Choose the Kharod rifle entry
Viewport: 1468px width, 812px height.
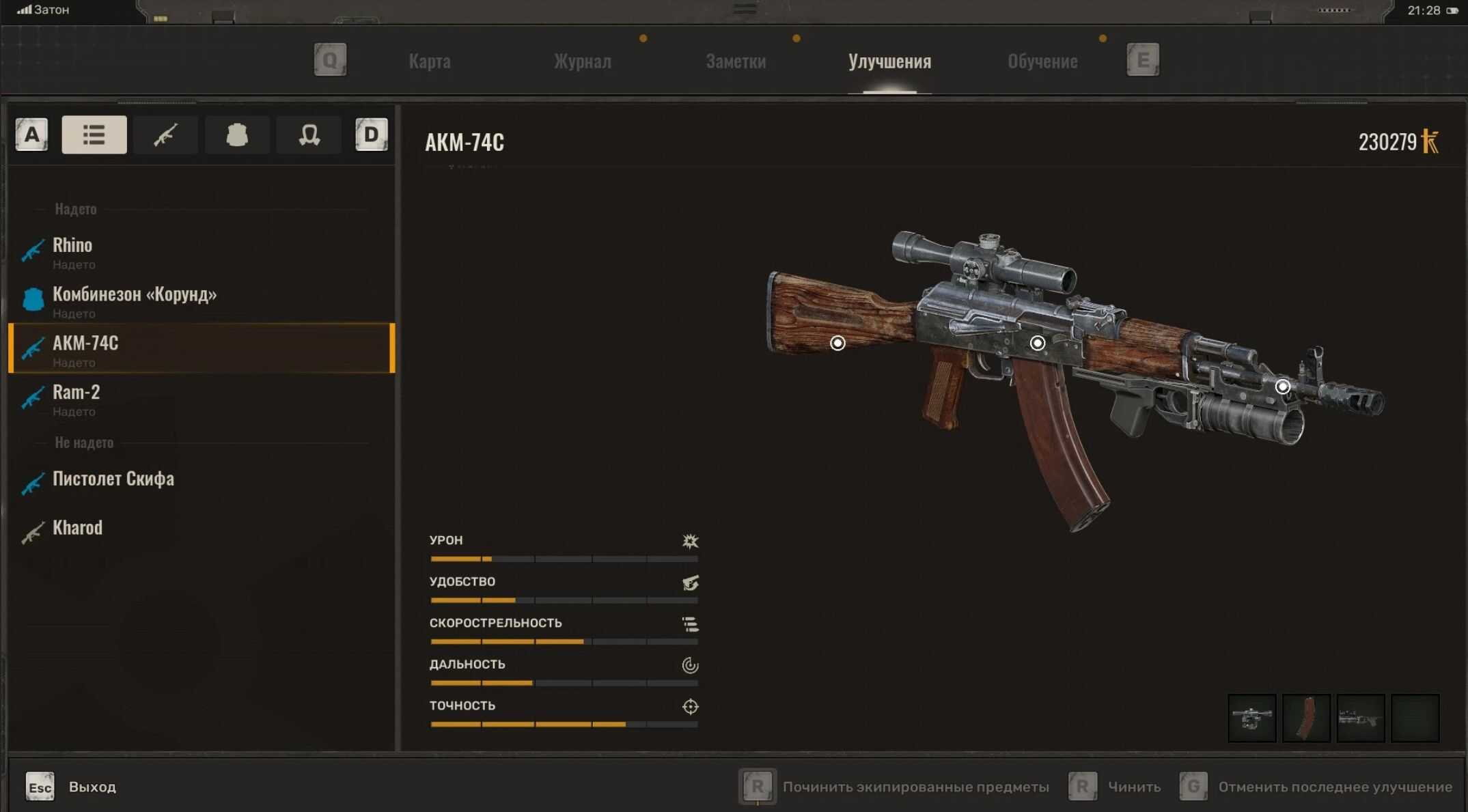(x=77, y=529)
